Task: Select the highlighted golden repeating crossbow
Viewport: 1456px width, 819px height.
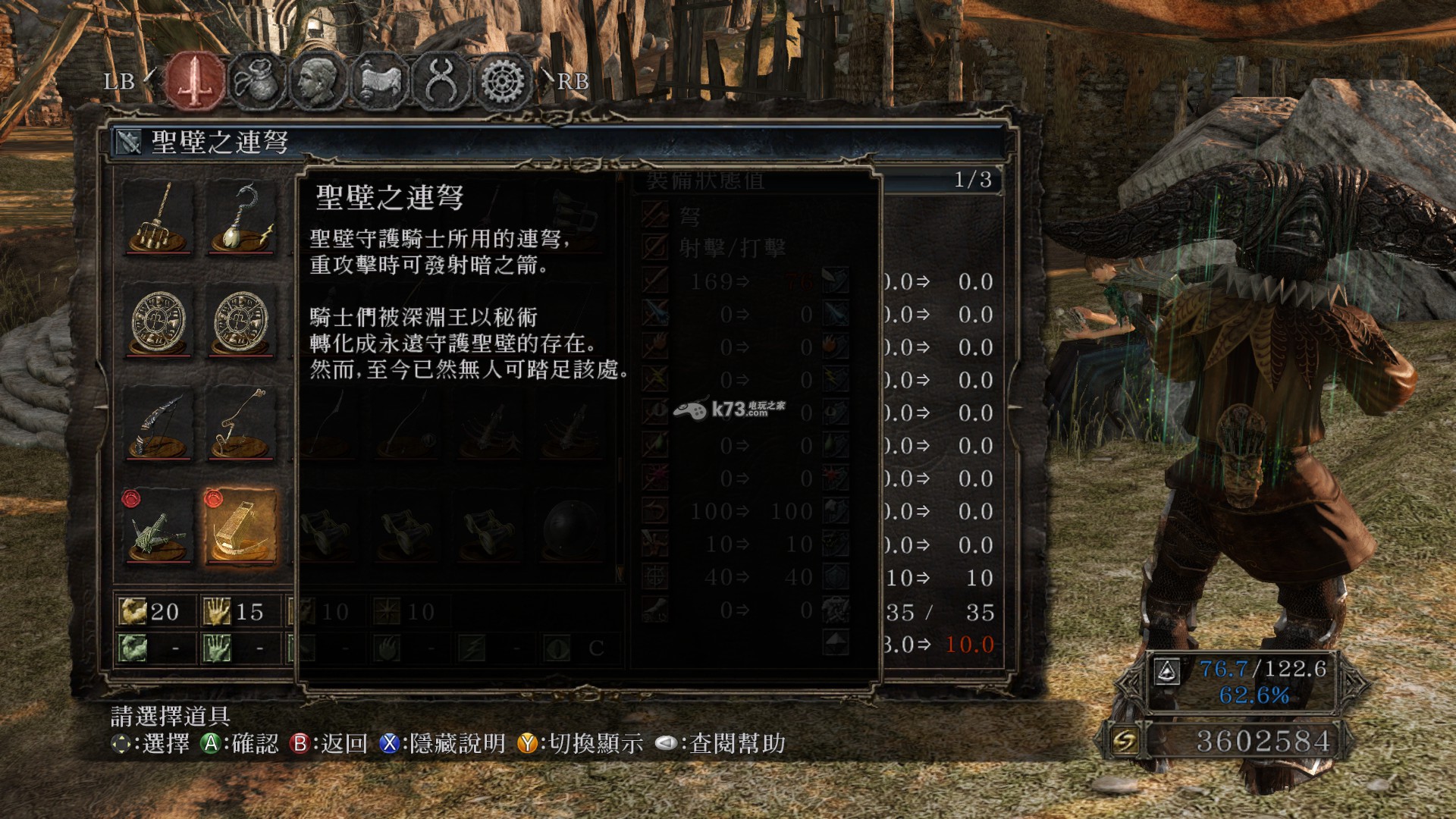Action: [241, 527]
